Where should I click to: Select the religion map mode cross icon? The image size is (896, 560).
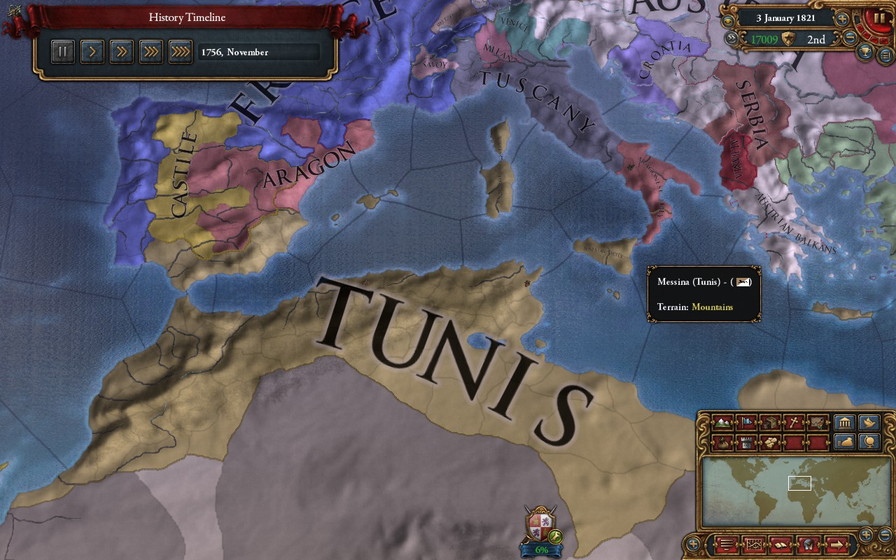tap(794, 423)
